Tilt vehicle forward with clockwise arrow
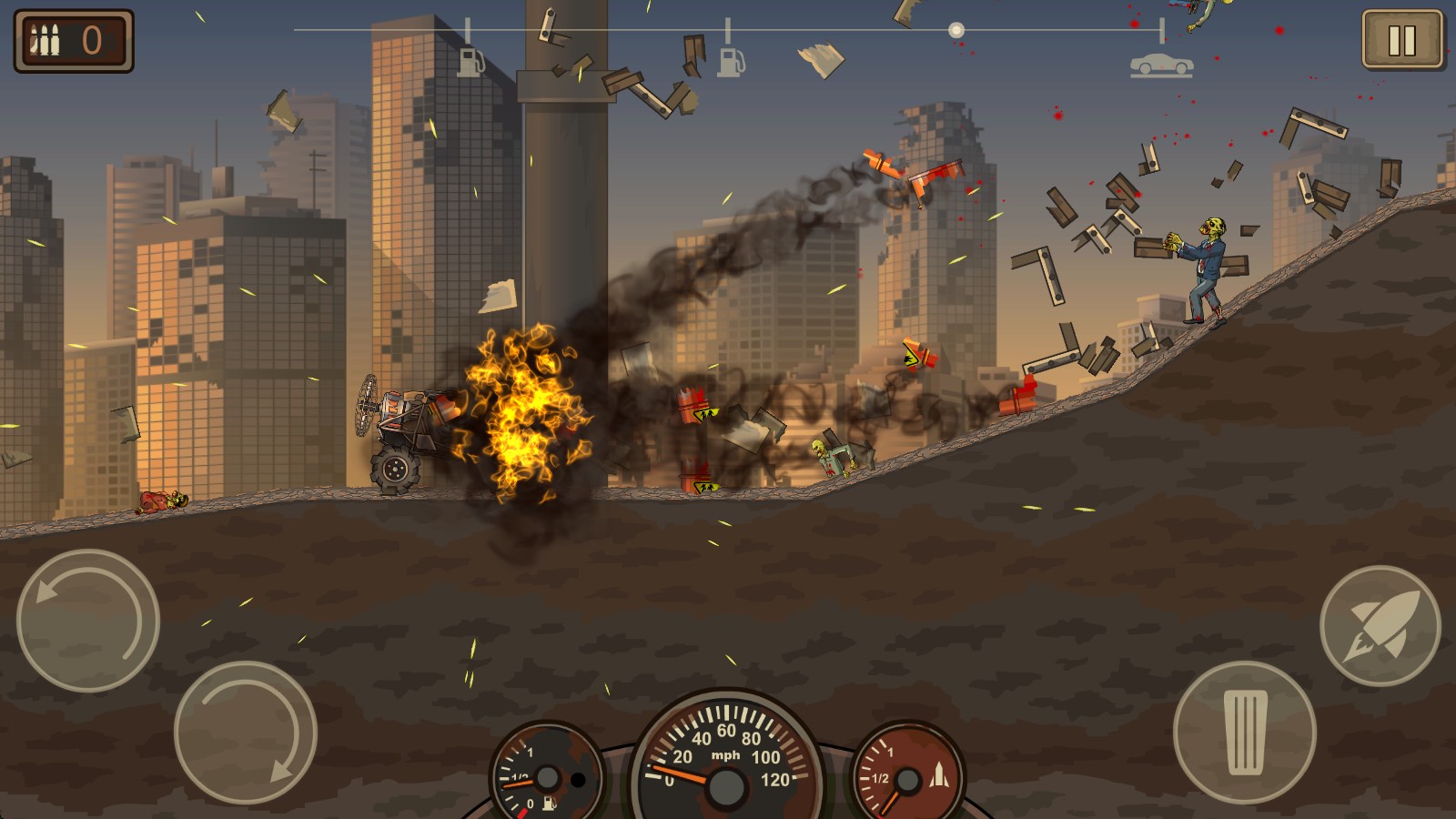 (245, 732)
